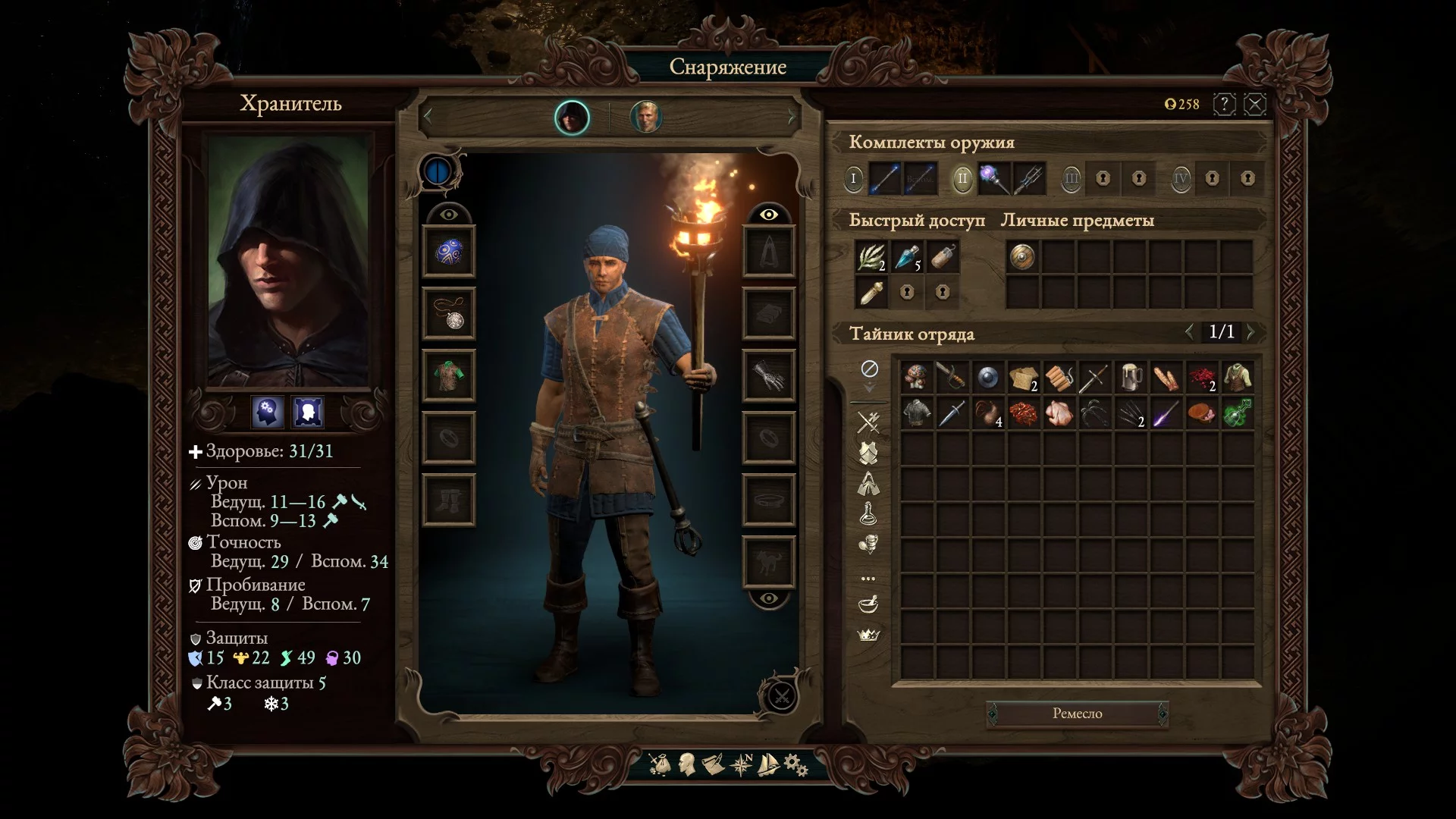Select the glowing purple scepter weapon slot
1456x819 pixels.
click(993, 179)
